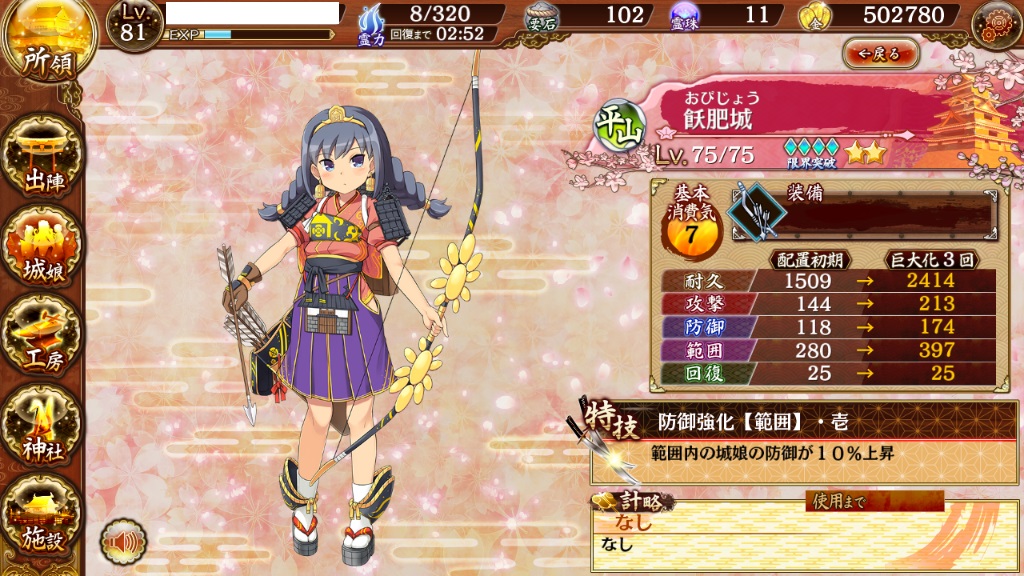This screenshot has width=1024, height=576.
Task: Enter the 神社 shrine menu
Action: (x=41, y=427)
